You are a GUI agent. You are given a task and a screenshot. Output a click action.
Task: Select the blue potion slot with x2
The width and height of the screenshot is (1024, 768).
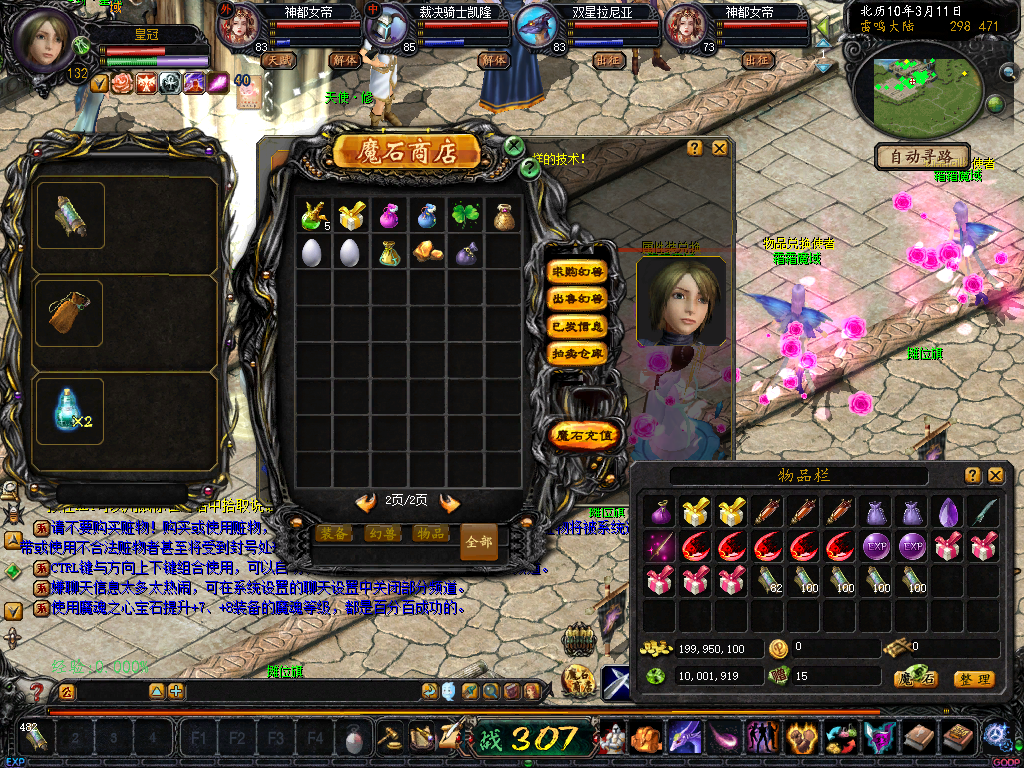coord(70,410)
